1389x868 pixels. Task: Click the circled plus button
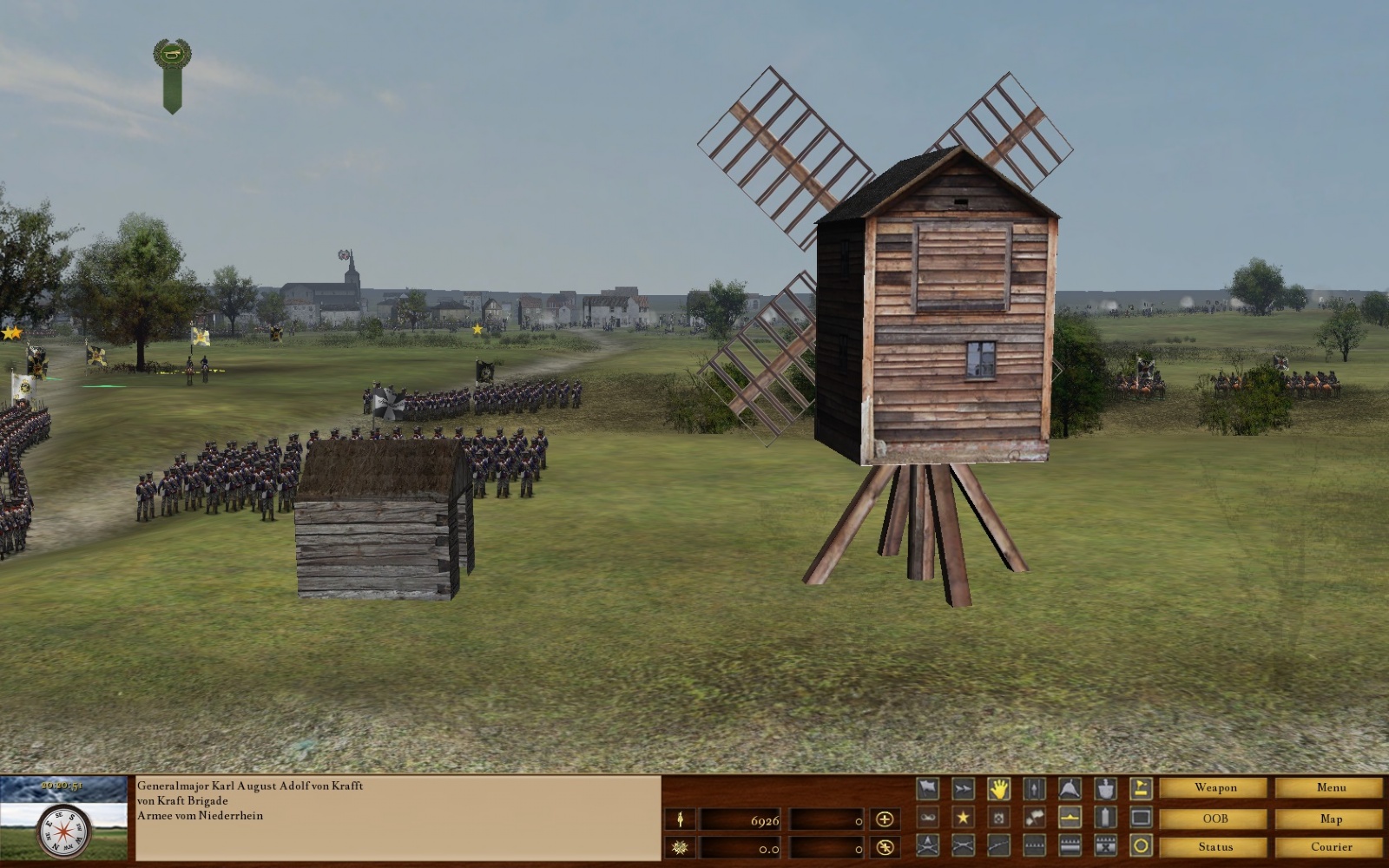click(885, 819)
